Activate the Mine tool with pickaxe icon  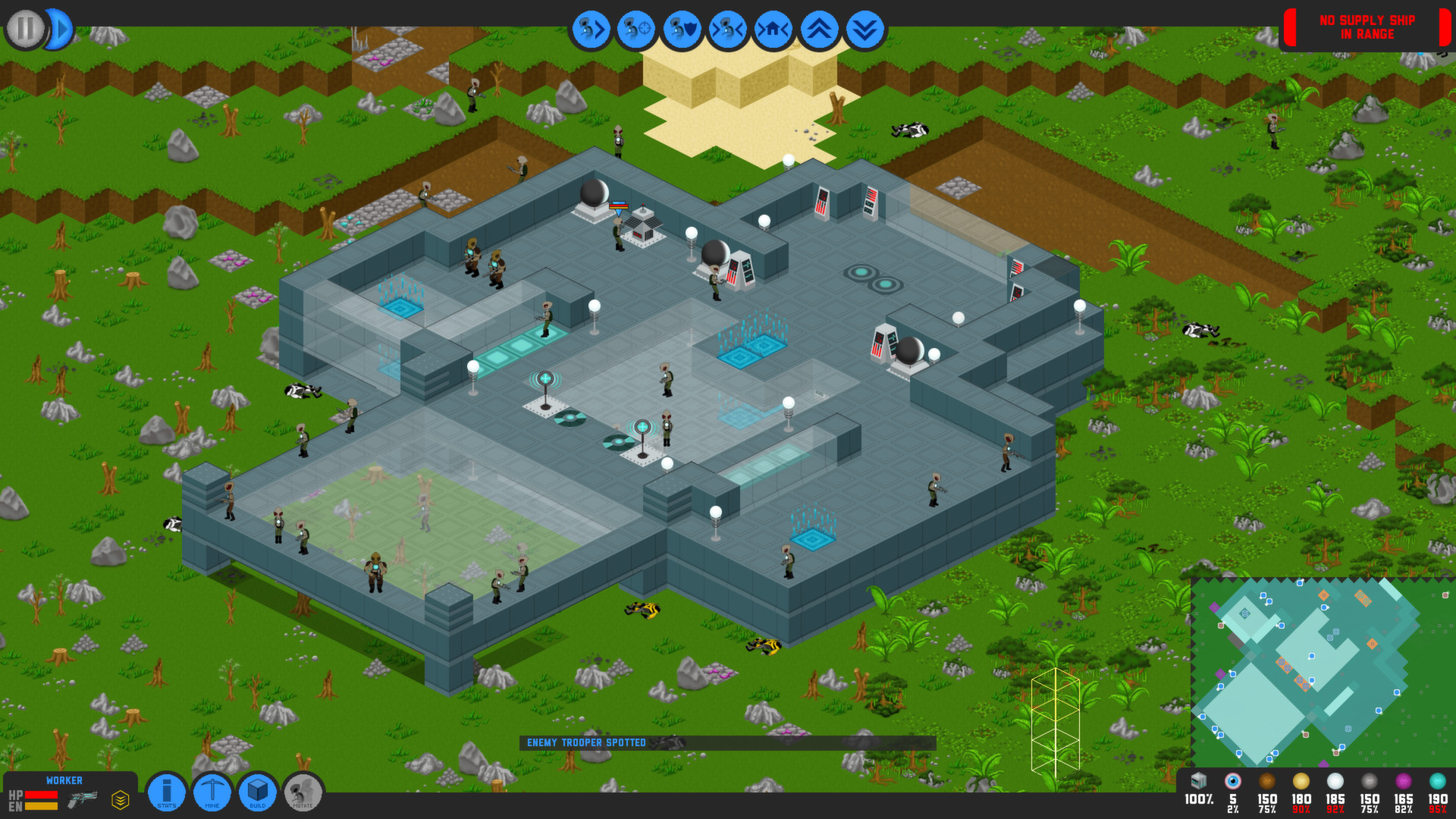point(212,792)
